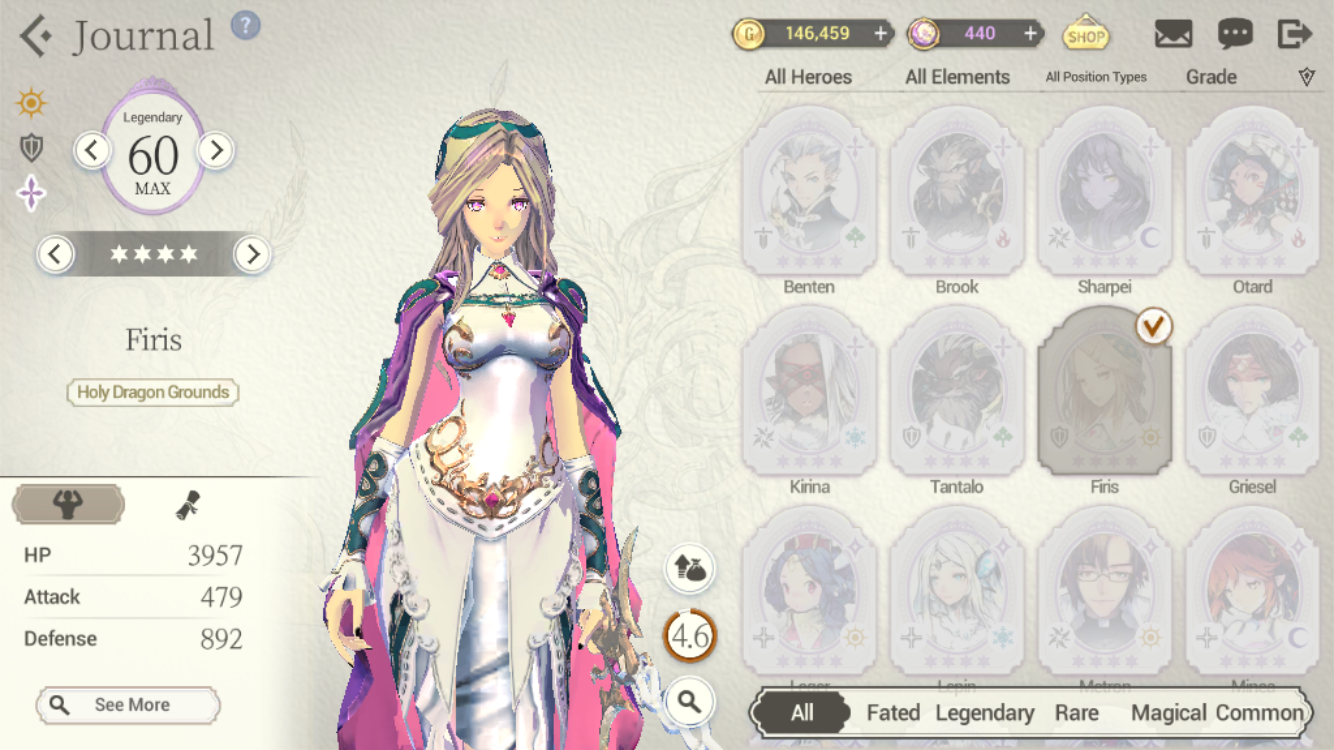Inspect the hero with the magnifier button
This screenshot has height=750, width=1334.
click(690, 702)
